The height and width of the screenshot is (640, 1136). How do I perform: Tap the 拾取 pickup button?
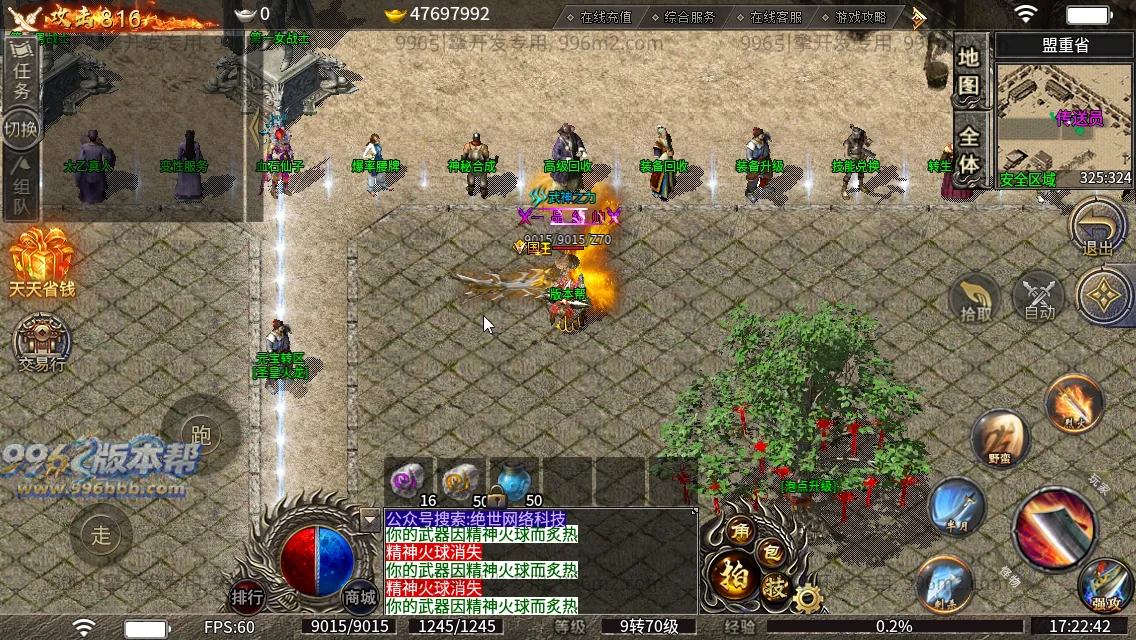click(976, 297)
